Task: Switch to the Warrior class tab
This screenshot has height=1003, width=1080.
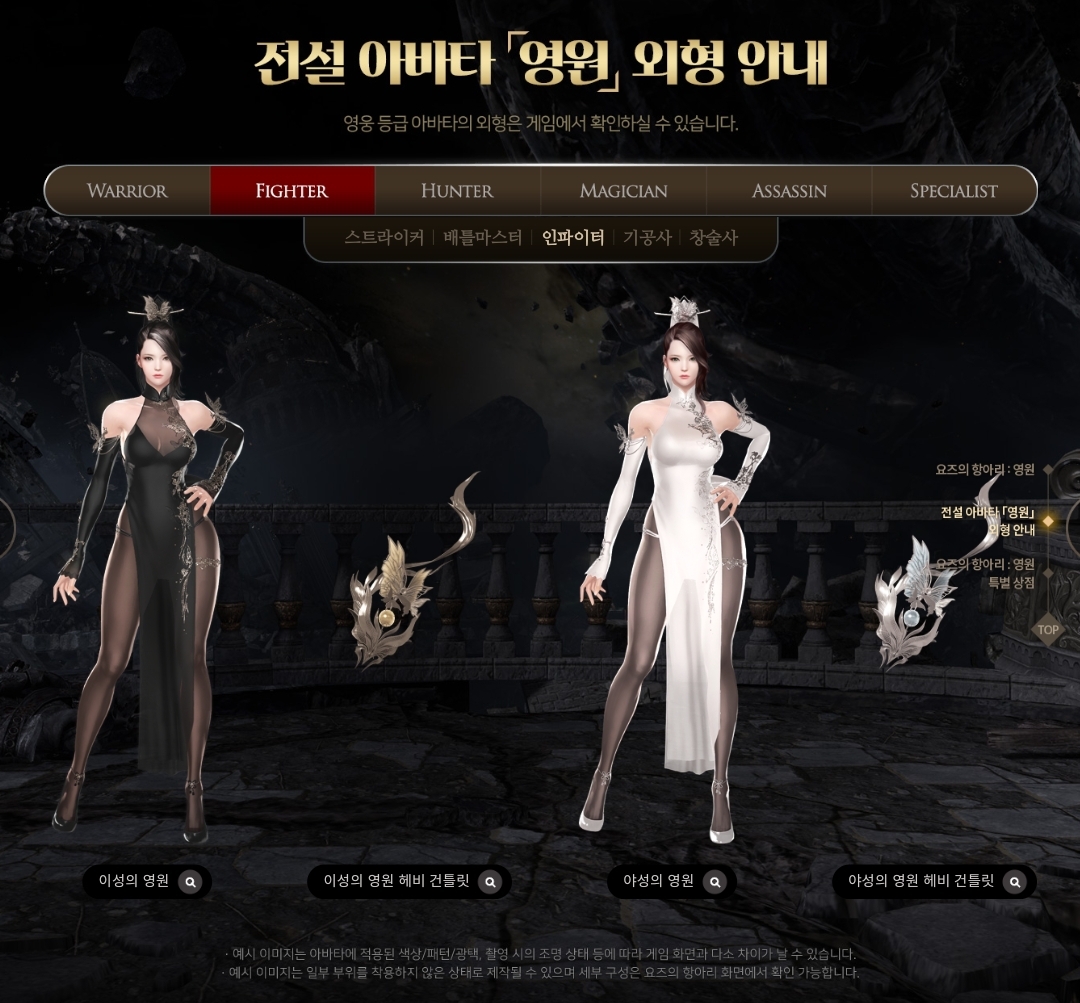Action: click(127, 190)
